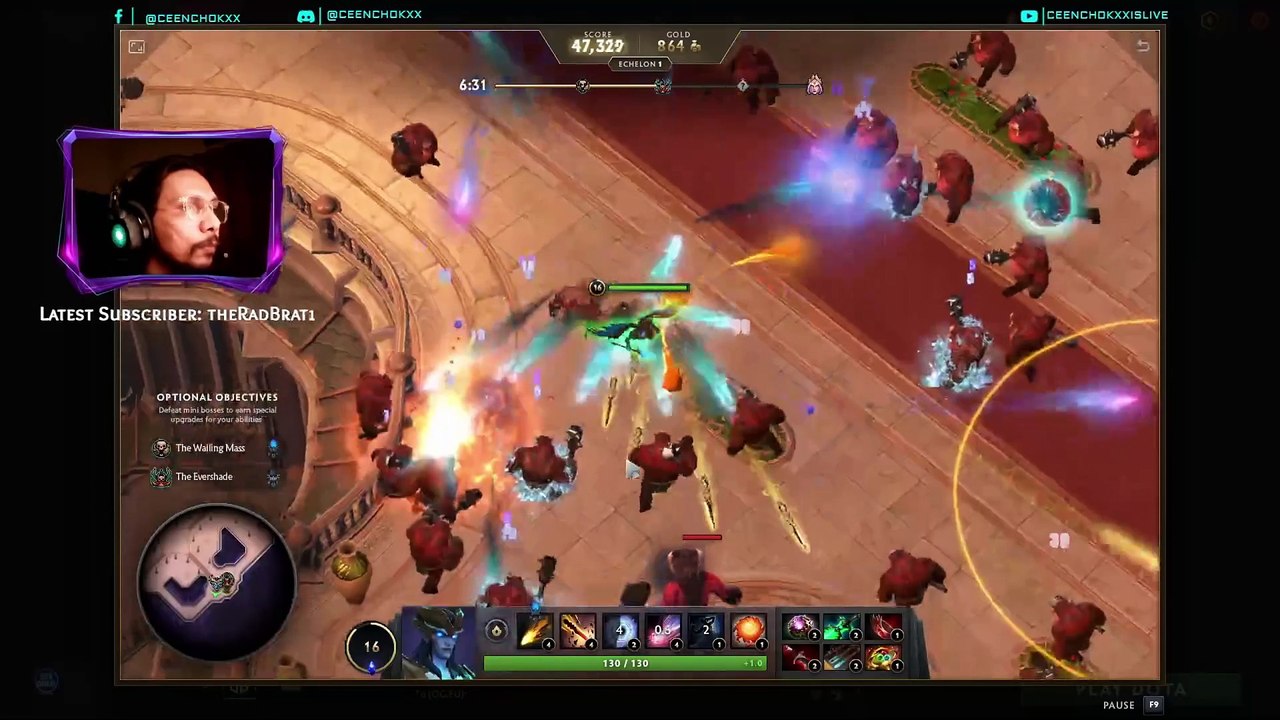Click the level 16 experience circle
The width and height of the screenshot is (1280, 720).
point(371,647)
